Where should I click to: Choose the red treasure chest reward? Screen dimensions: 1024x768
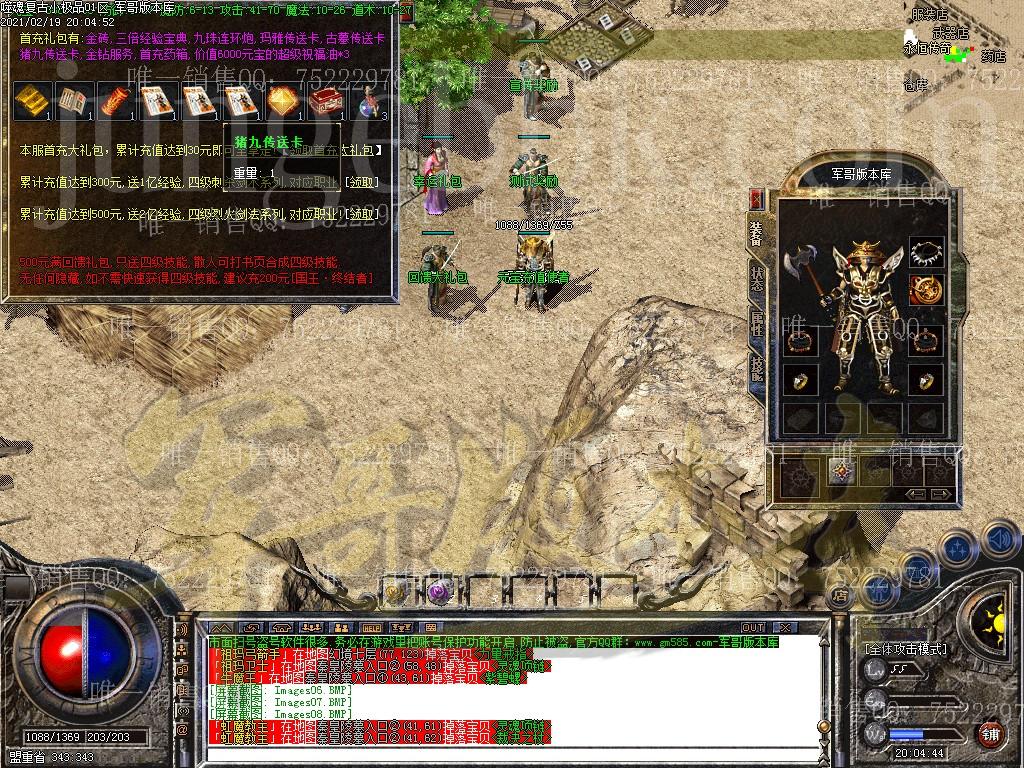coord(323,100)
